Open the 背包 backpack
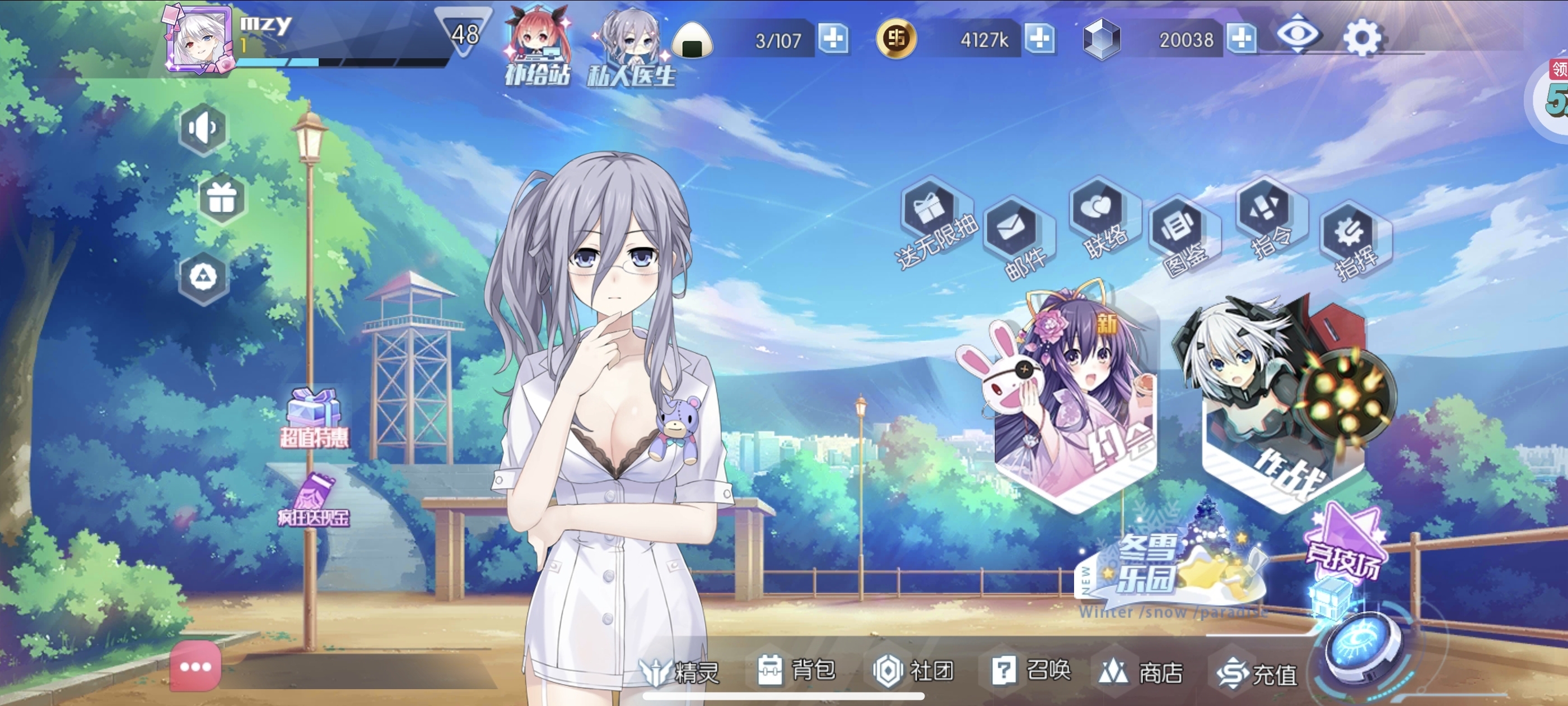Image resolution: width=1568 pixels, height=706 pixels. pos(796,670)
